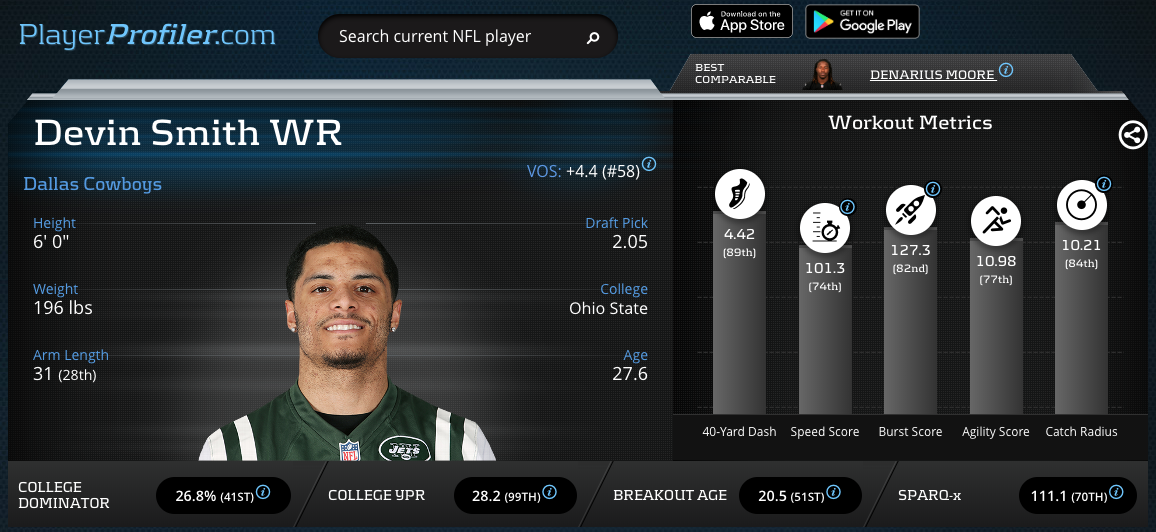Show info for Speed Score metric
1156x532 pixels.
click(x=847, y=207)
